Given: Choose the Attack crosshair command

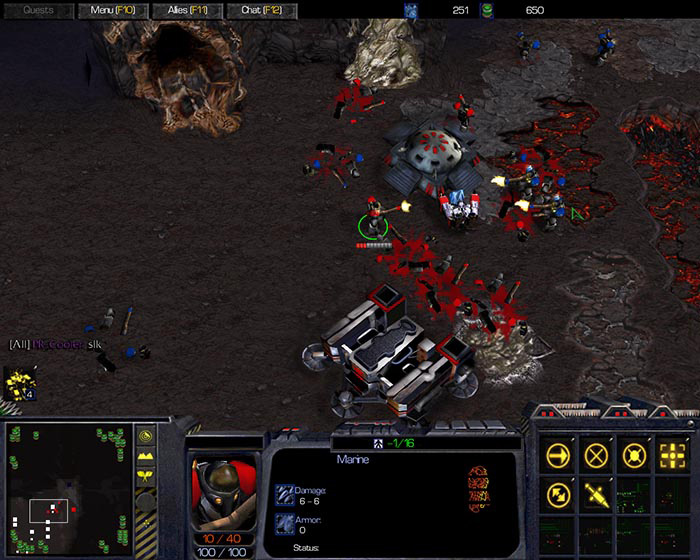Looking at the screenshot, I should (x=671, y=455).
